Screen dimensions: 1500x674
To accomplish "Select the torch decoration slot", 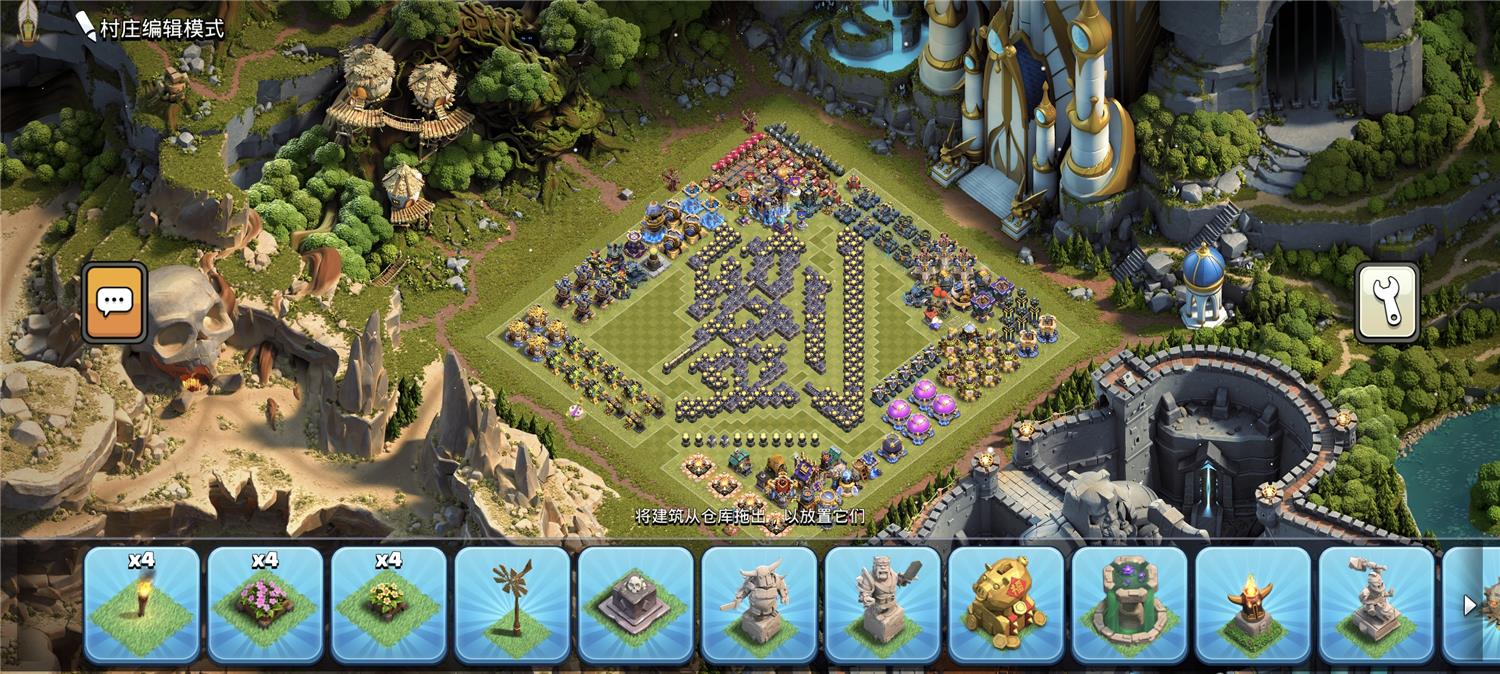I will click(x=142, y=605).
